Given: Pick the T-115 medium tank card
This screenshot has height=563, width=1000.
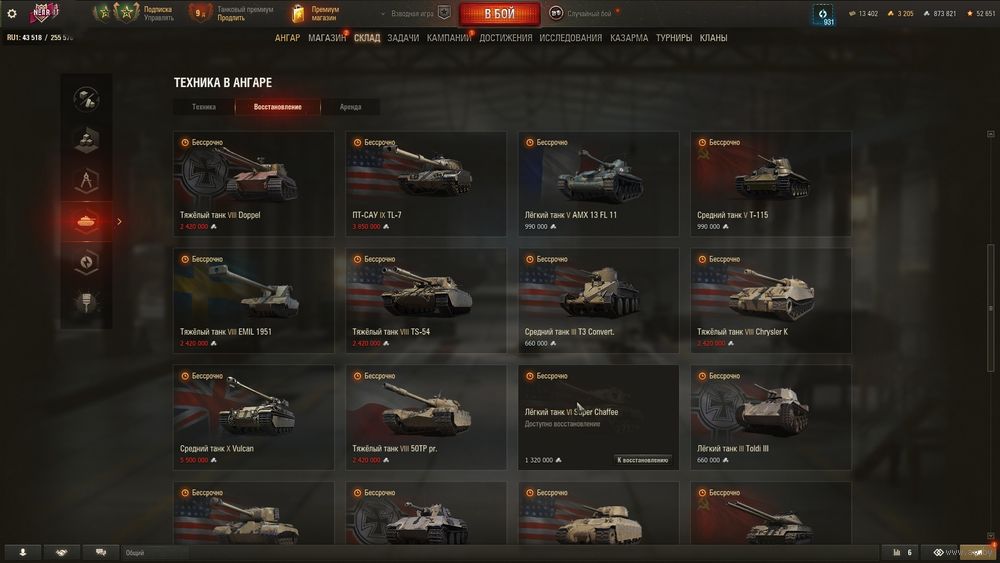Looking at the screenshot, I should pyautogui.click(x=771, y=183).
